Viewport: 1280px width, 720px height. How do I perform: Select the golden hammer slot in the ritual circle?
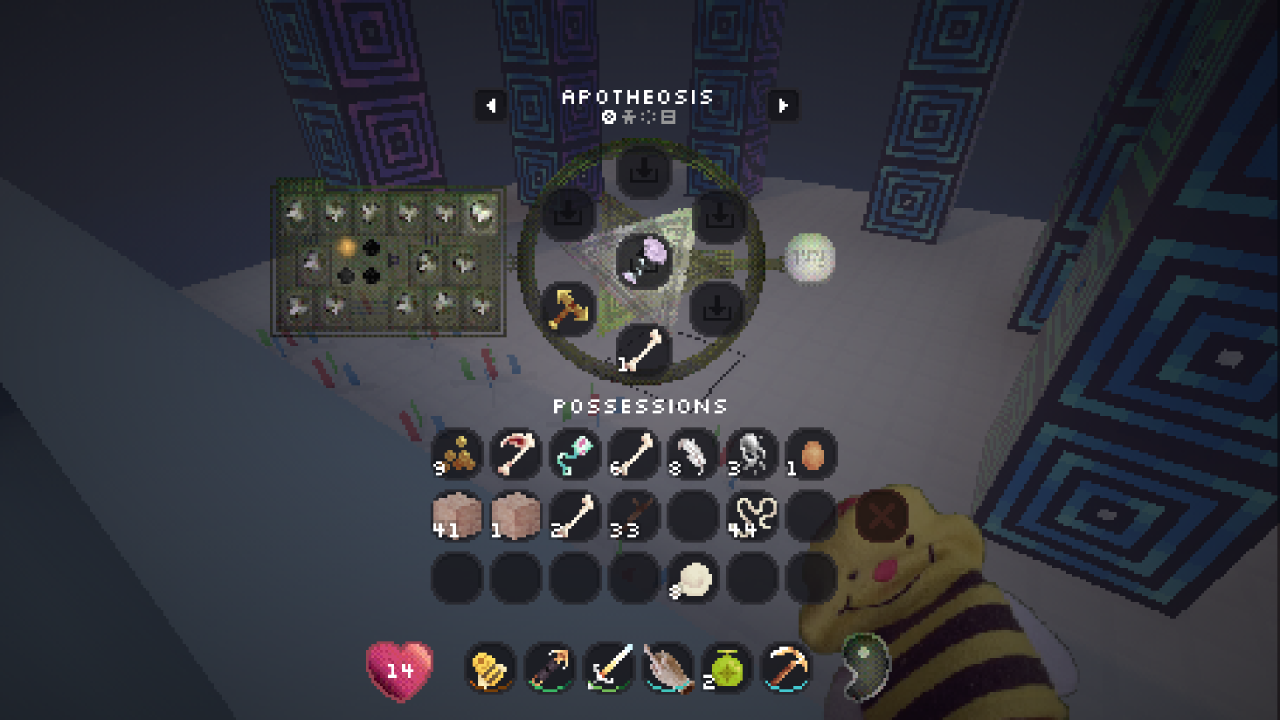pos(568,308)
